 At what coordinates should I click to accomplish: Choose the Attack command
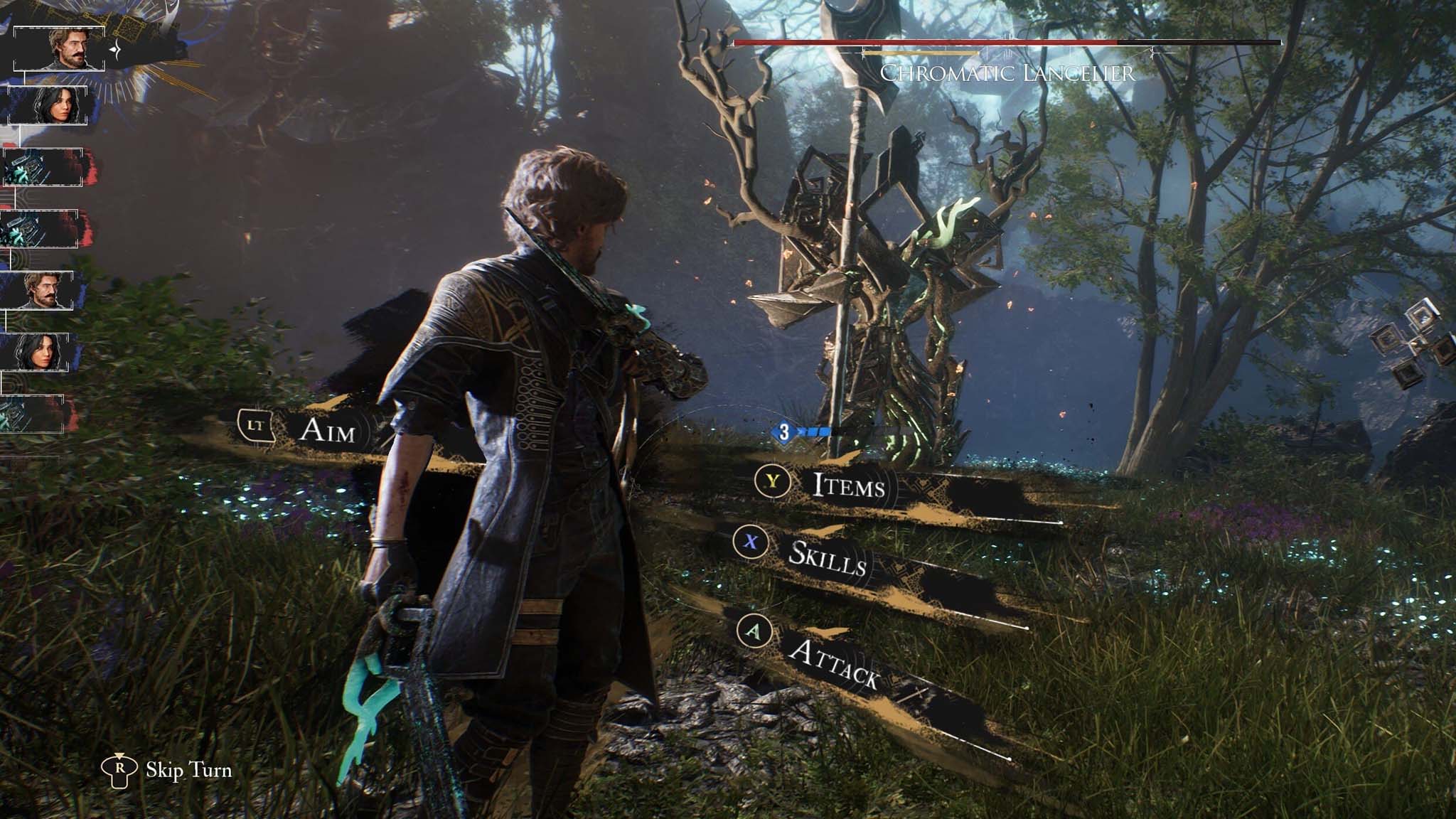pos(833,663)
